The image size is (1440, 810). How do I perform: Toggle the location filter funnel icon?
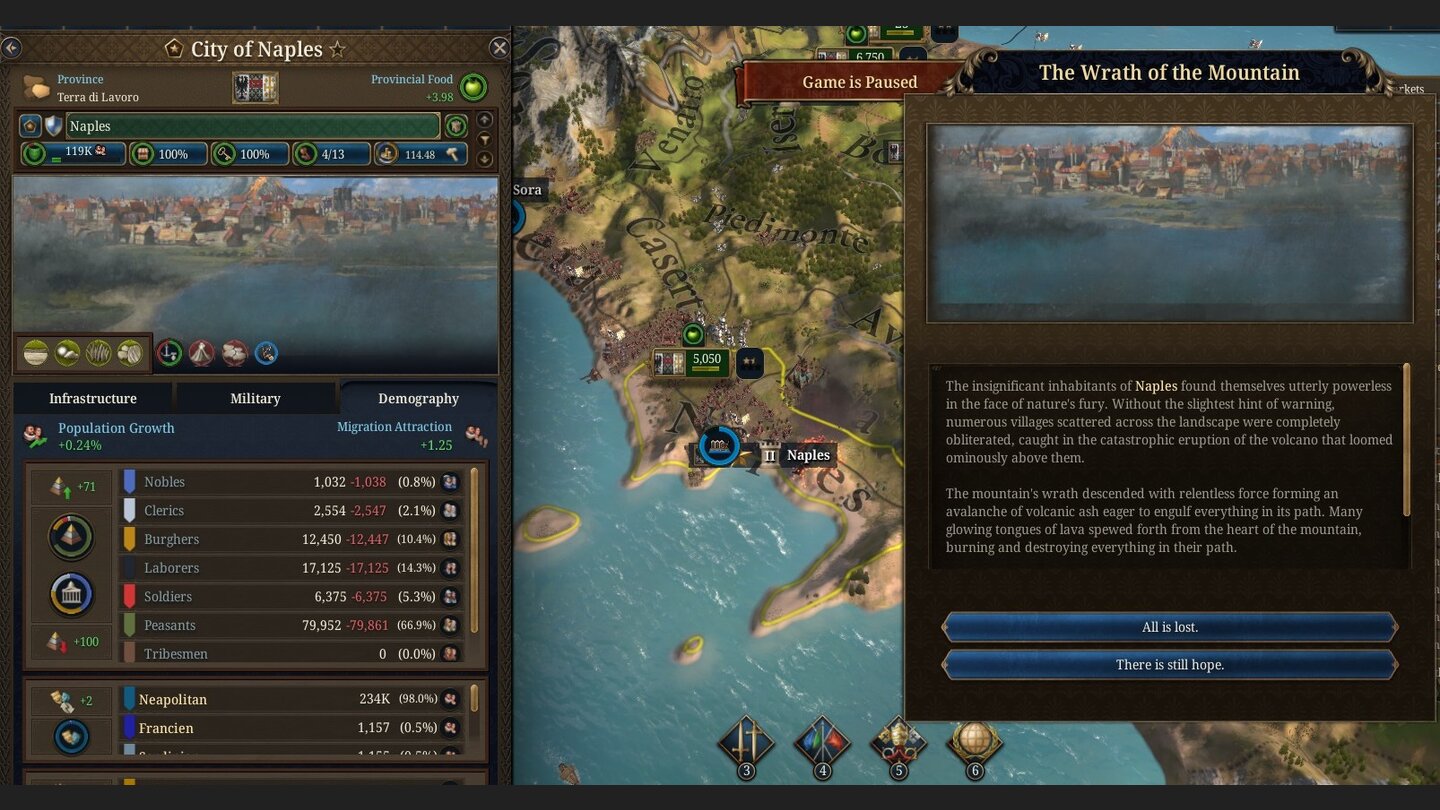tap(486, 141)
